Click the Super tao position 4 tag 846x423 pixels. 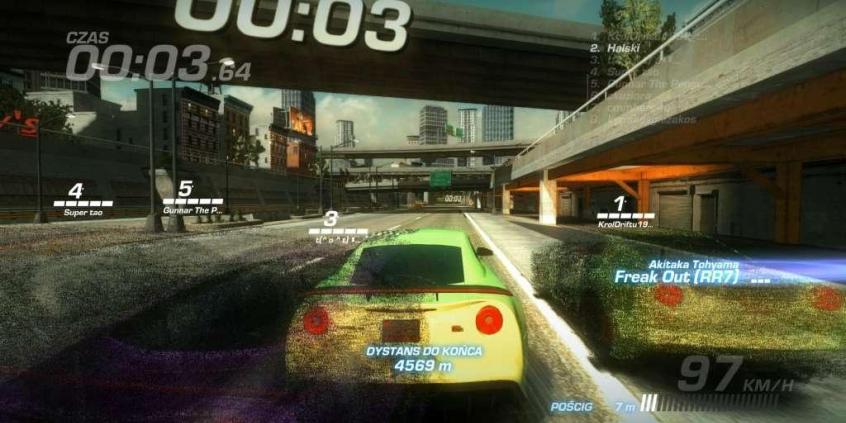pos(82,200)
